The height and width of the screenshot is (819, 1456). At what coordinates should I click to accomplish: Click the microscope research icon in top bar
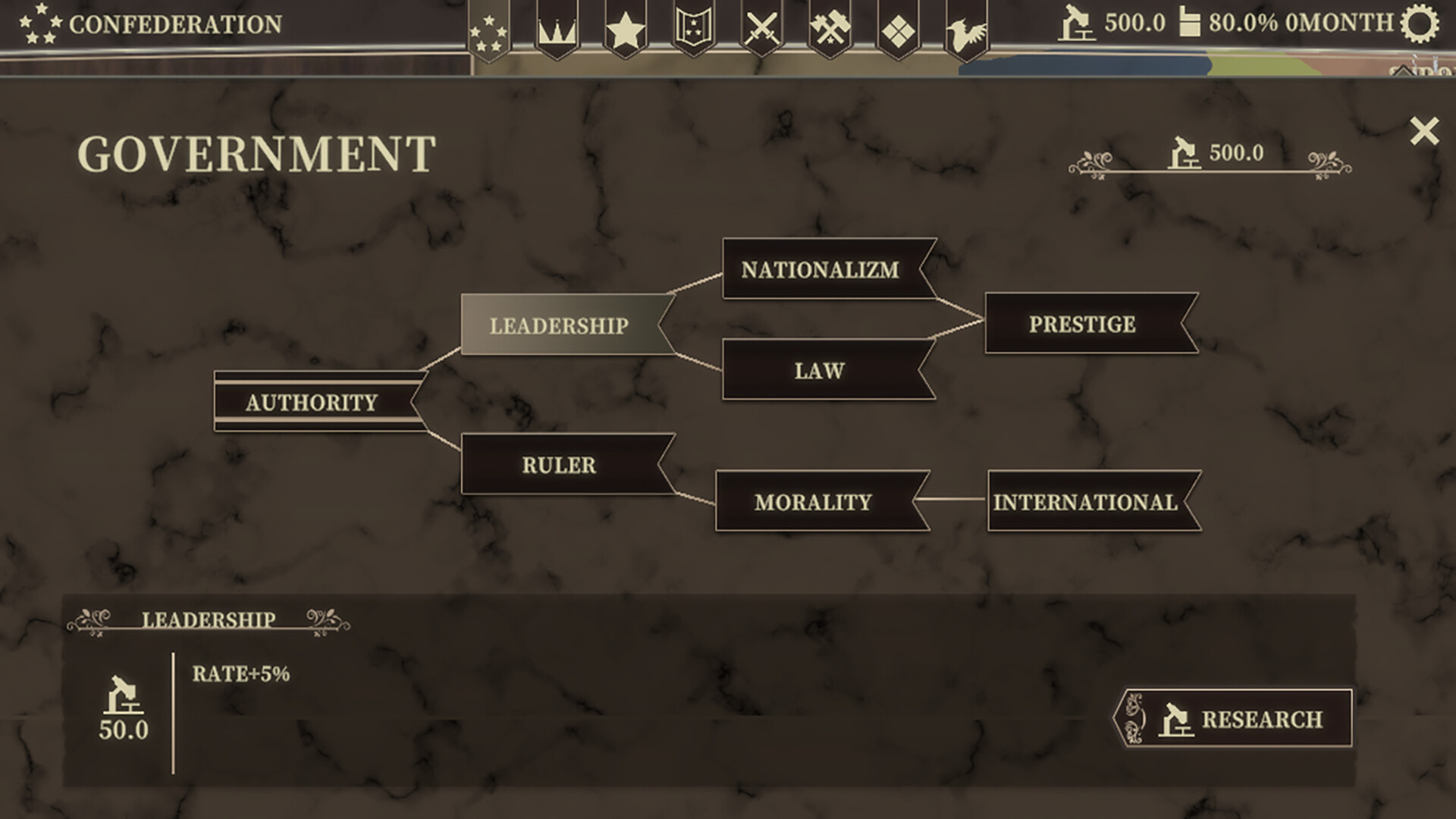pos(1077,23)
